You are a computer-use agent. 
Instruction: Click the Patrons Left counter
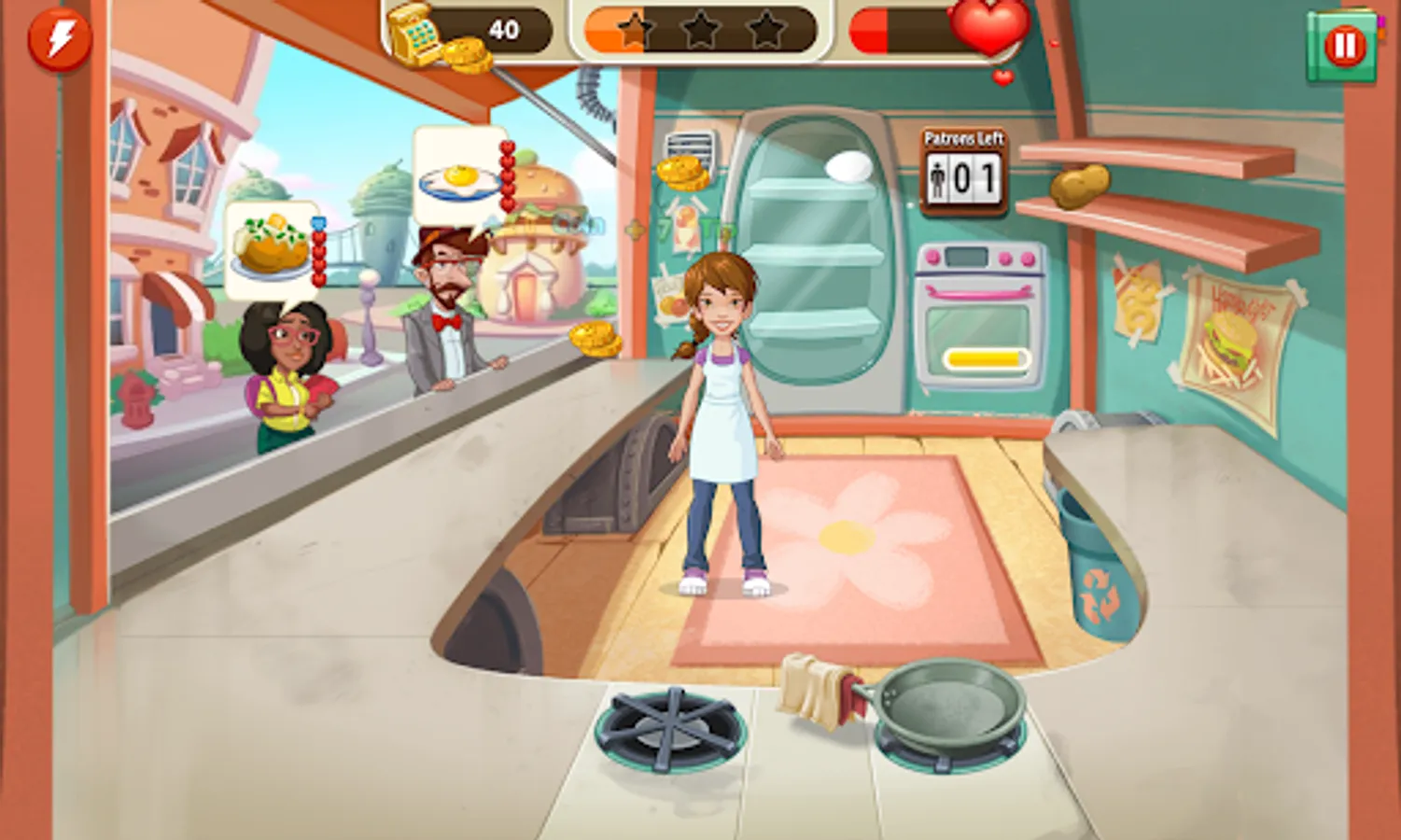pyautogui.click(x=963, y=169)
